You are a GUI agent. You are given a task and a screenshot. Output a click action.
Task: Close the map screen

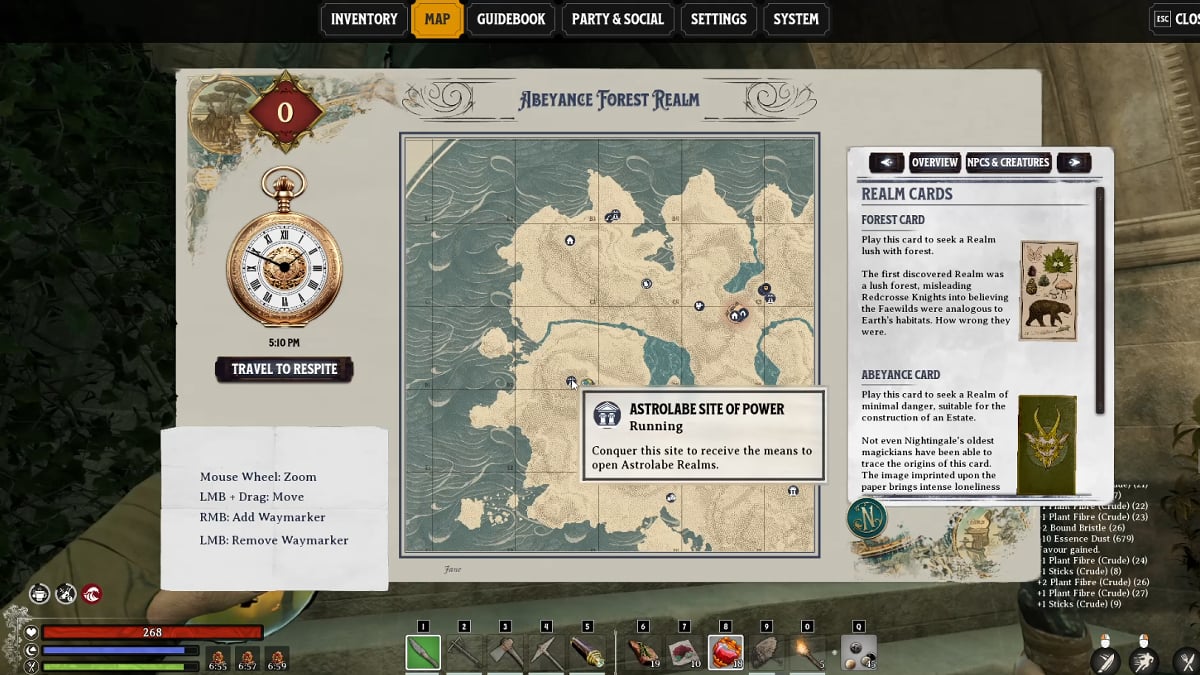click(1176, 19)
